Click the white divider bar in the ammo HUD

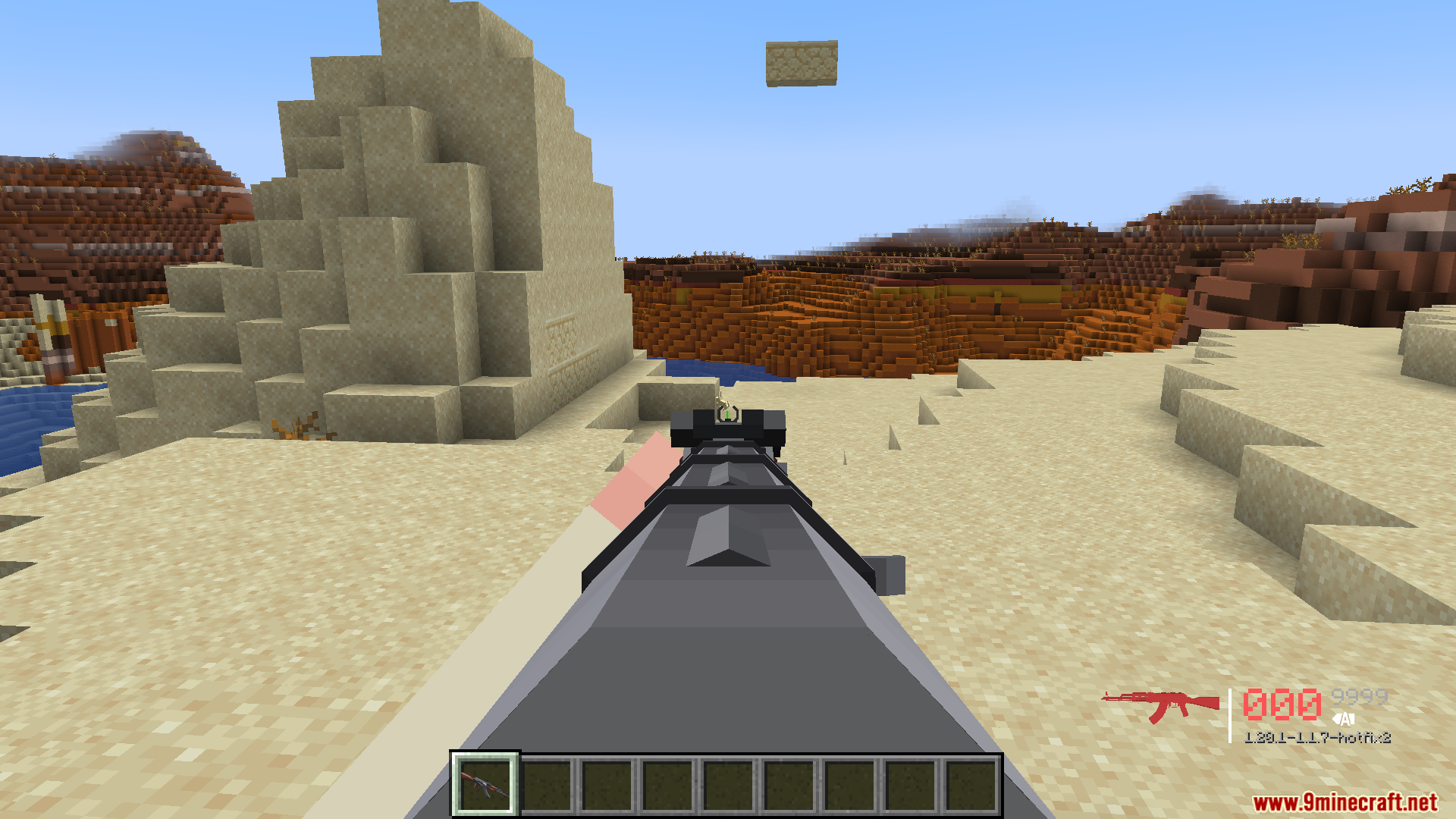coord(1230,716)
